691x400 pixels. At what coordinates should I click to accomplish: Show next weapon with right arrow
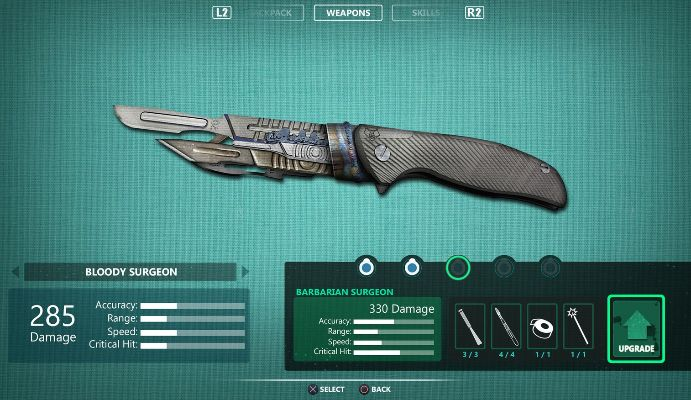click(x=241, y=271)
